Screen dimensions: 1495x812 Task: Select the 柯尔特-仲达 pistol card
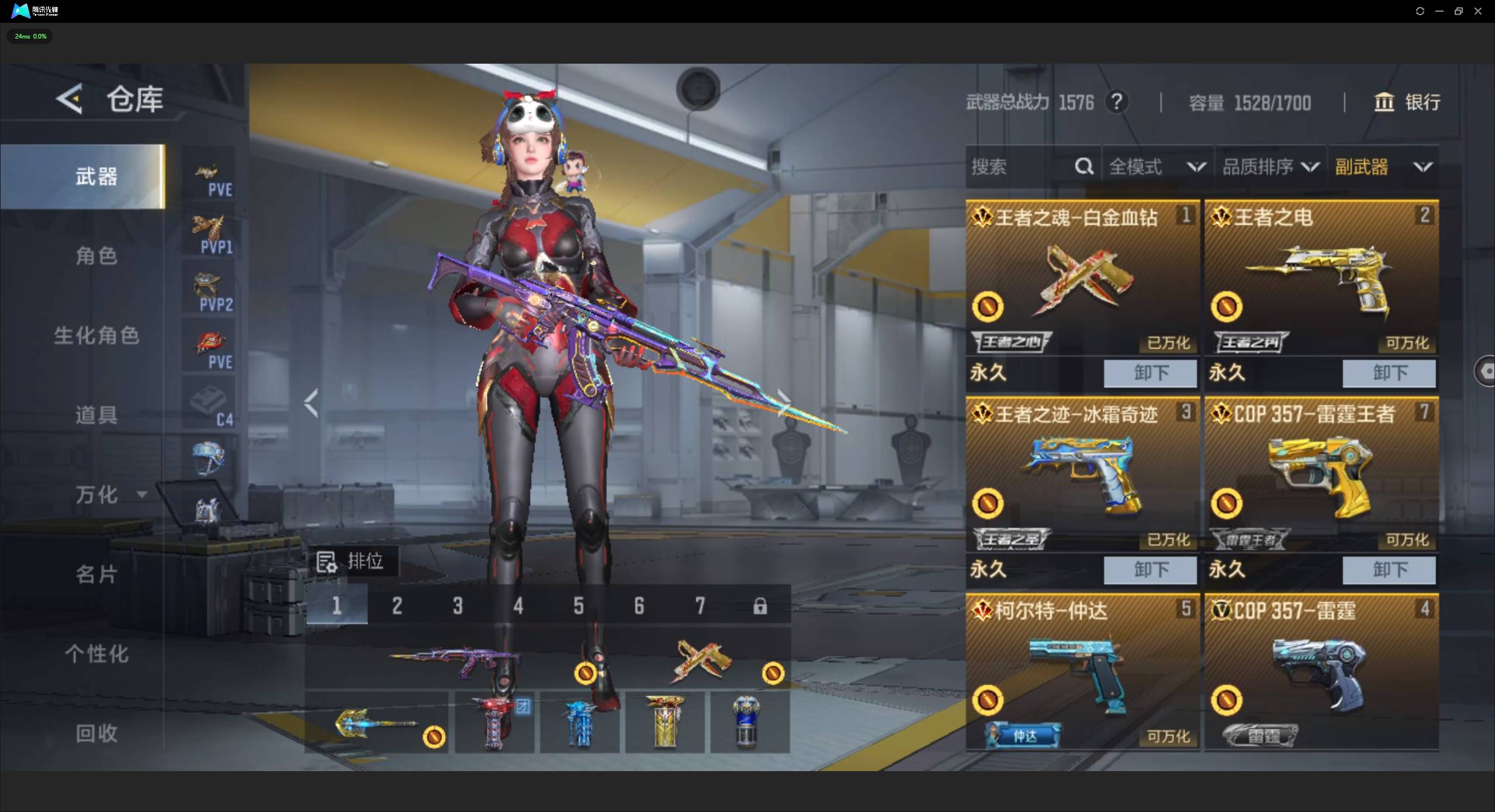tap(1082, 672)
